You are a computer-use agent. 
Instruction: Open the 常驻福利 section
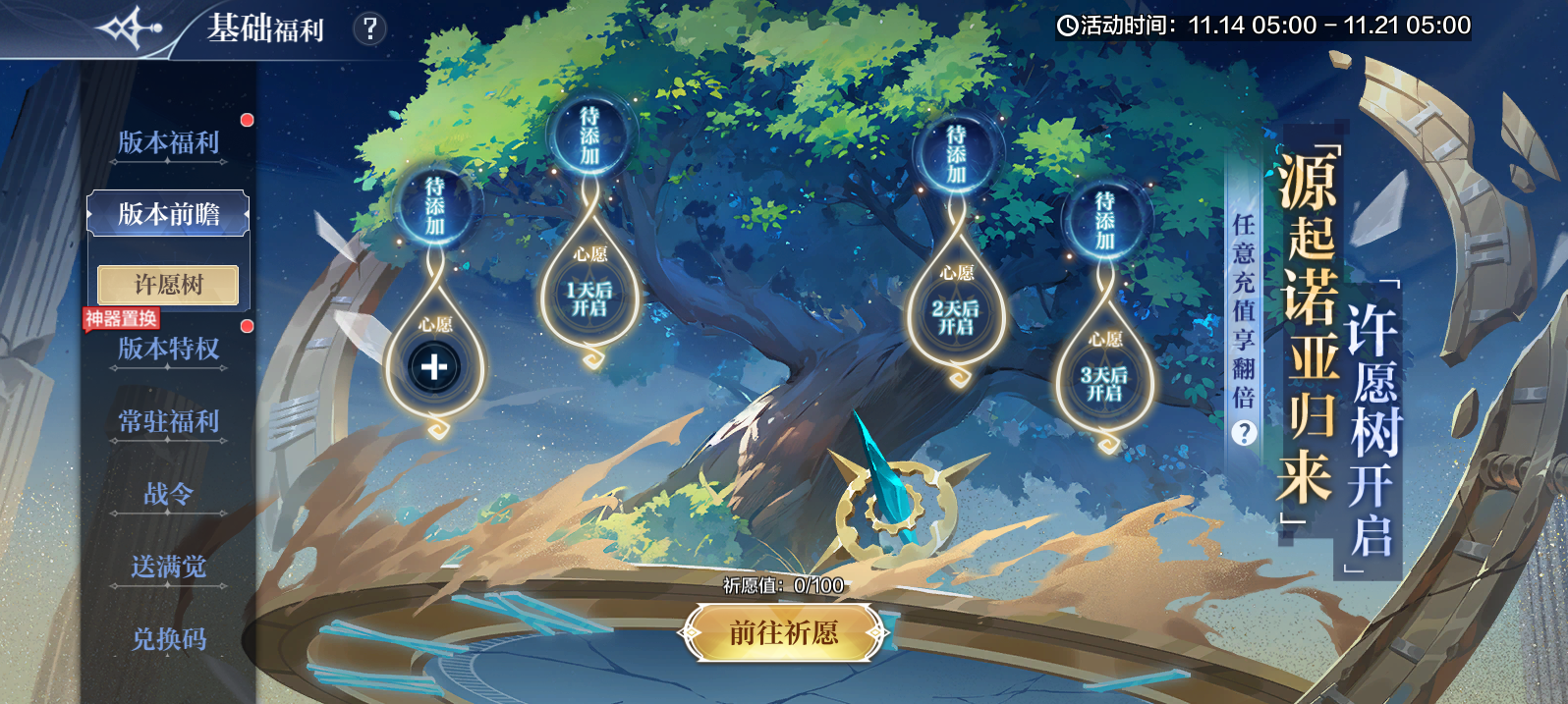click(168, 422)
